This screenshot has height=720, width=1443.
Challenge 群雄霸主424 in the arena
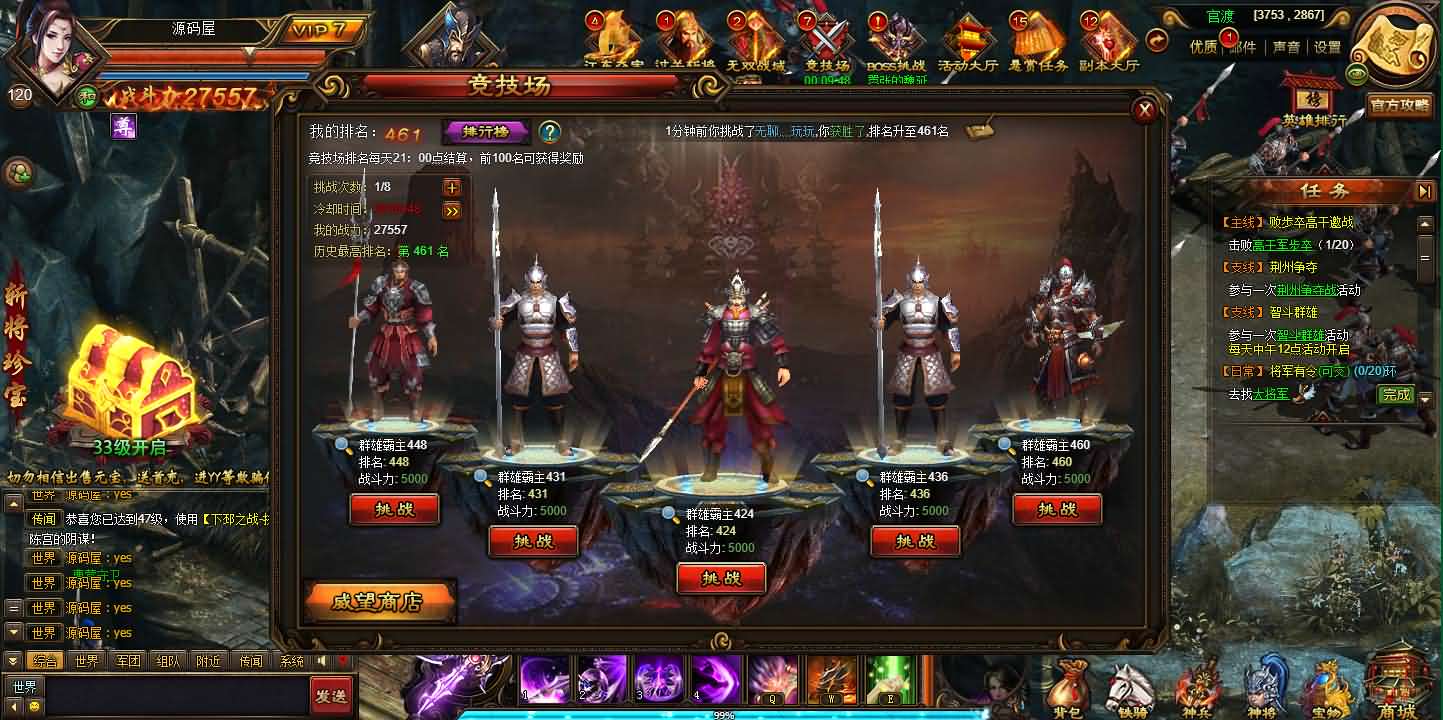pos(721,578)
